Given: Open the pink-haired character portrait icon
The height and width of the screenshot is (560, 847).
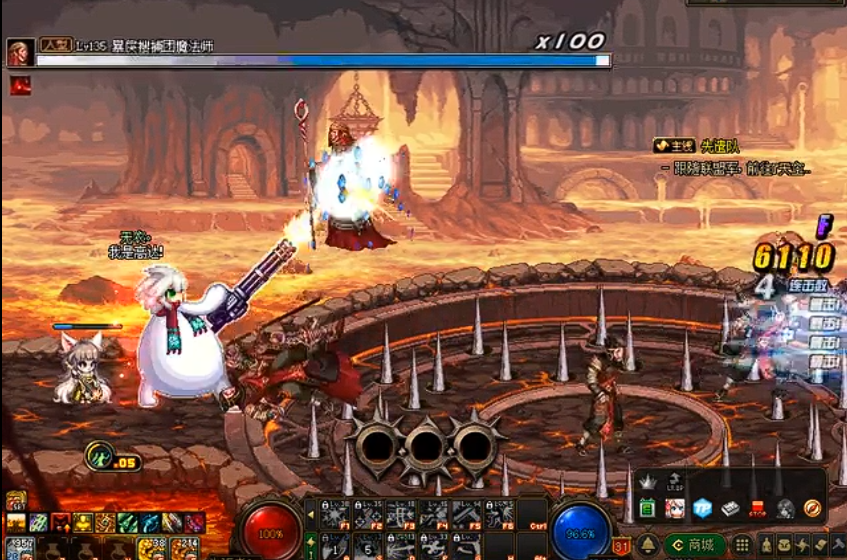Looking at the screenshot, I should pos(675,508).
